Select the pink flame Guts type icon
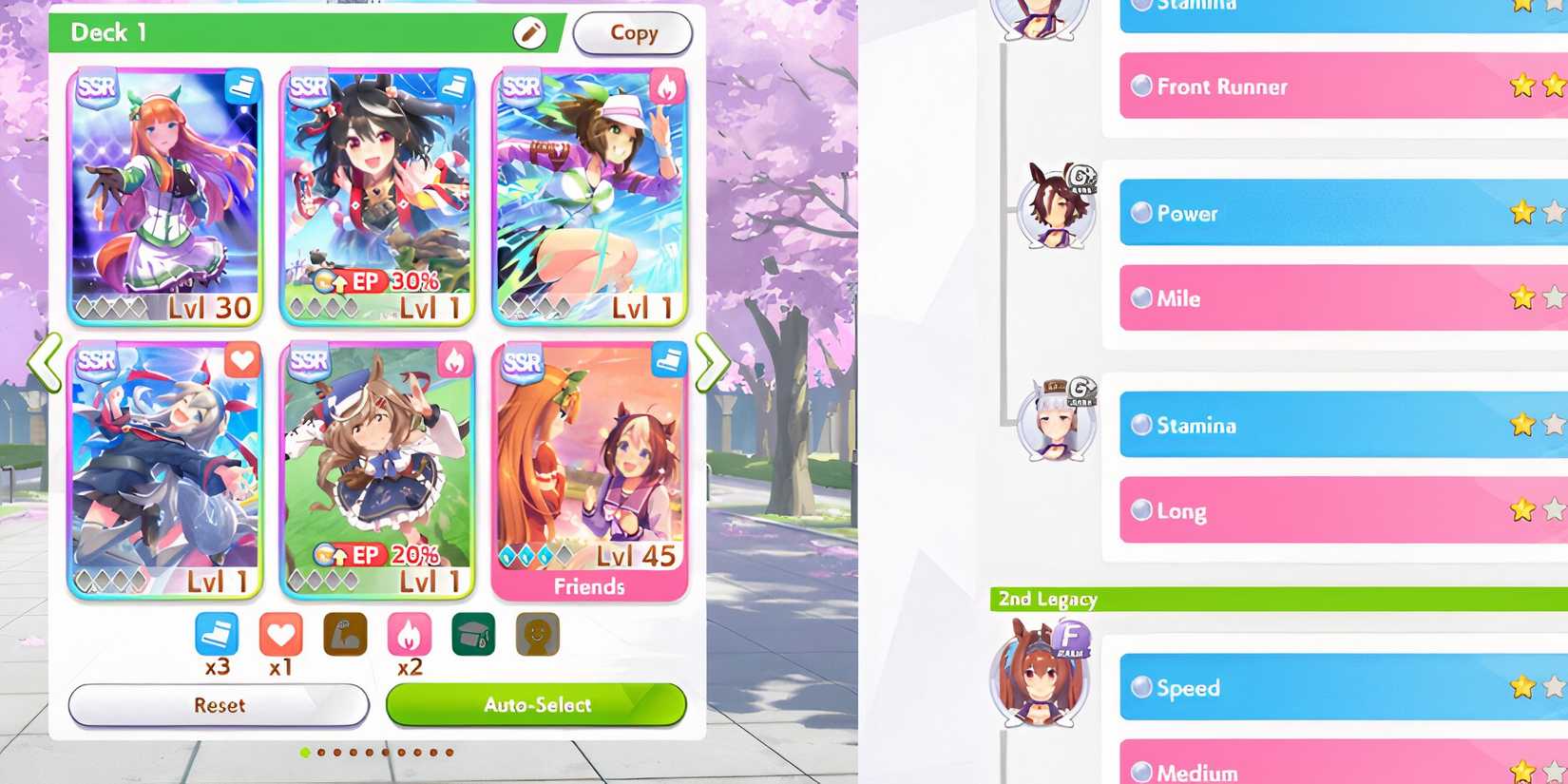Viewport: 1568px width, 784px height. 411,634
